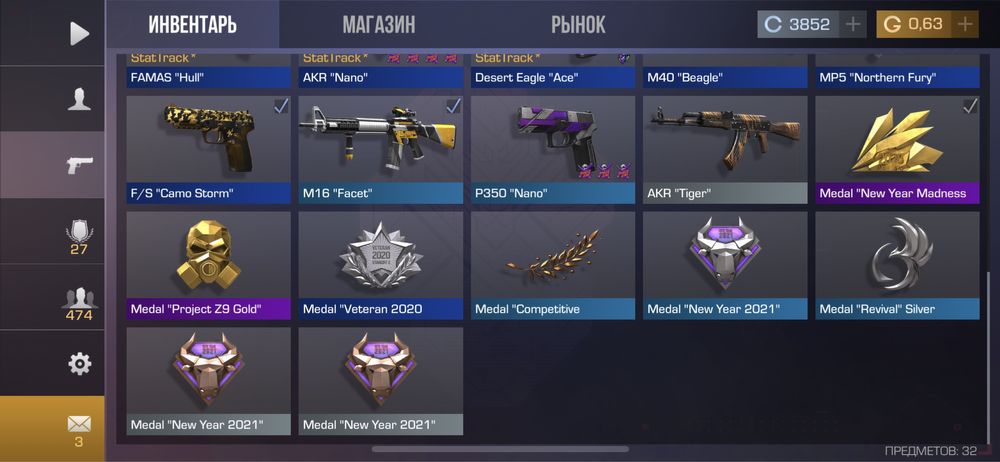Choose the Medal "Project Z9 Gold" item
This screenshot has height=462, width=1000.
tap(209, 265)
